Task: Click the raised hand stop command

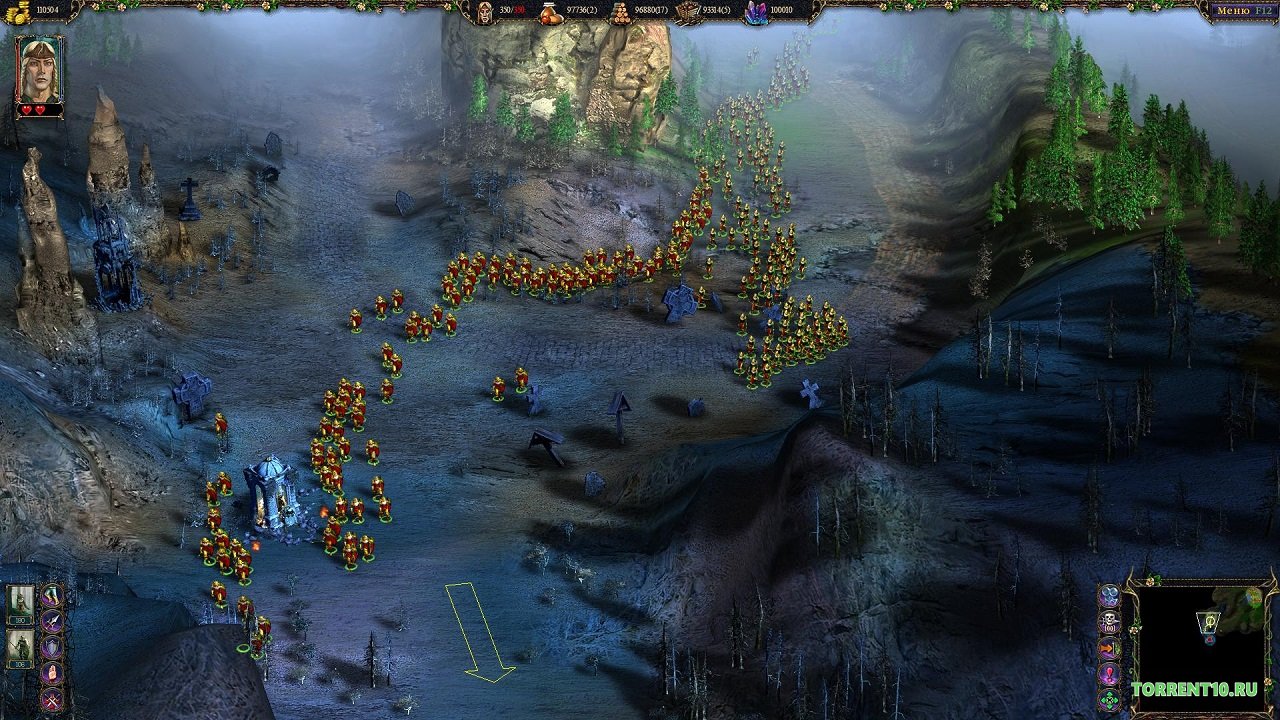Action: [51, 674]
